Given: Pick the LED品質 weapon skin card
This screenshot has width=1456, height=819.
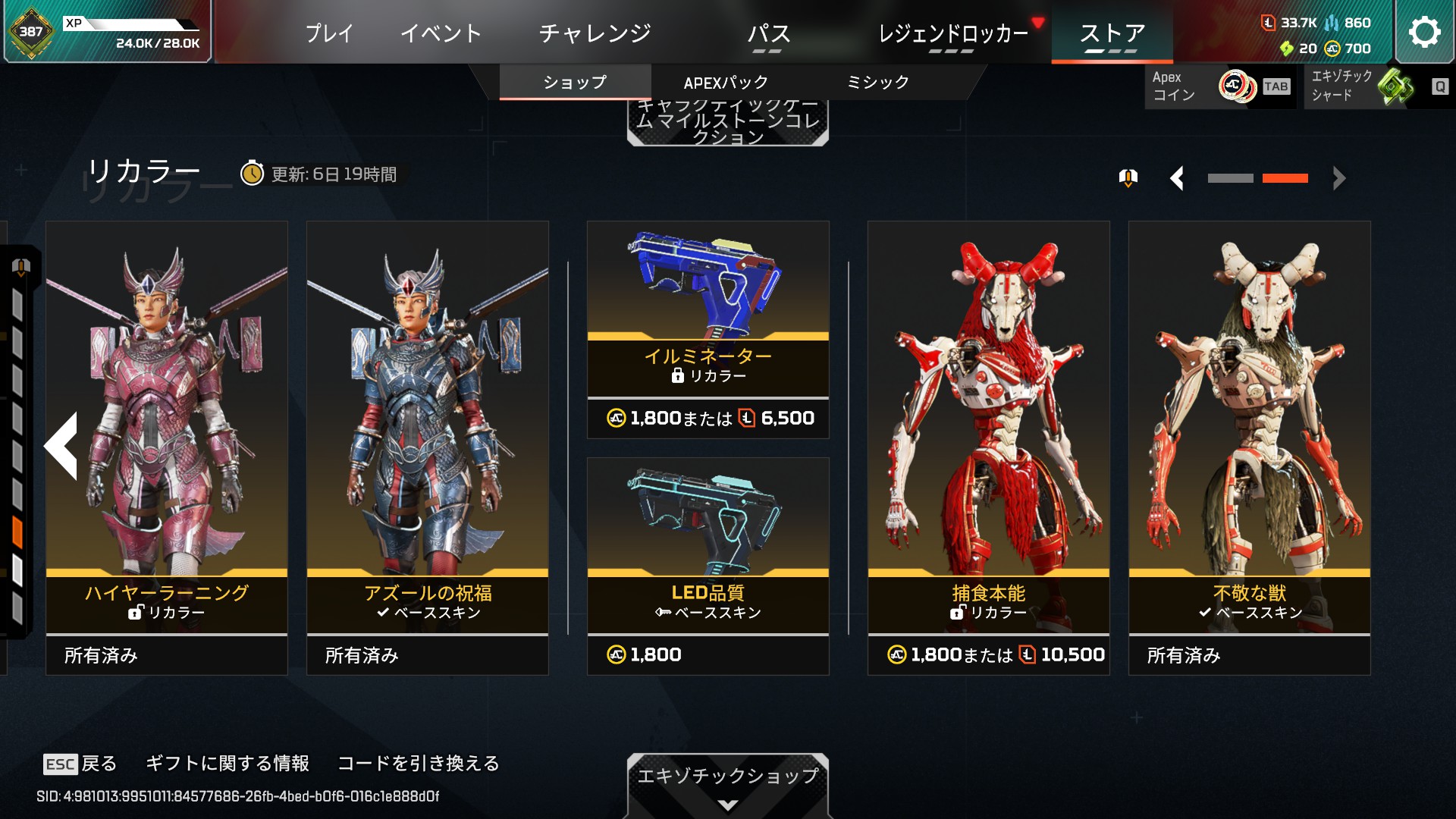Looking at the screenshot, I should [708, 566].
